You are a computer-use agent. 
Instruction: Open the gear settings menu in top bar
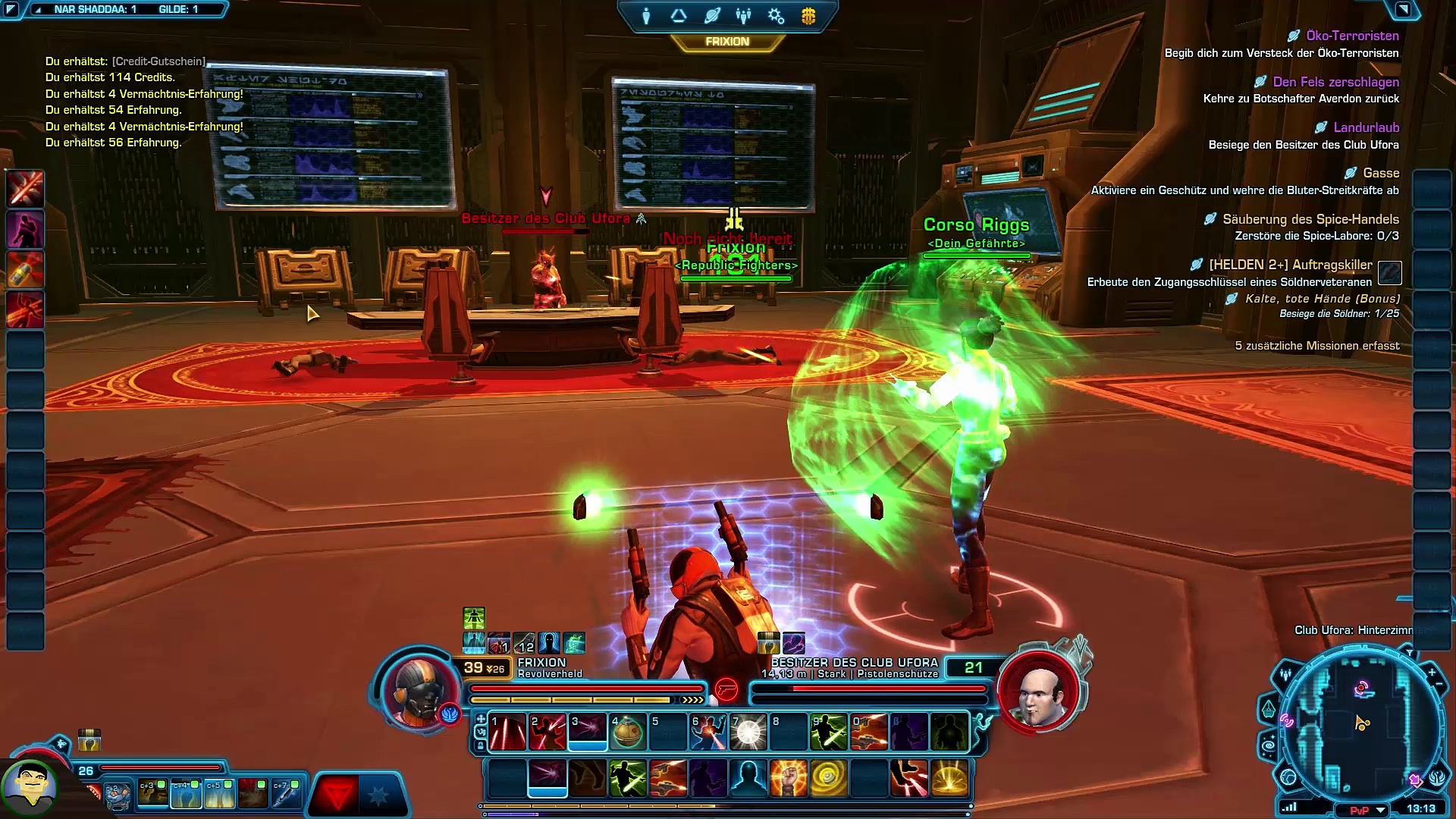point(776,16)
